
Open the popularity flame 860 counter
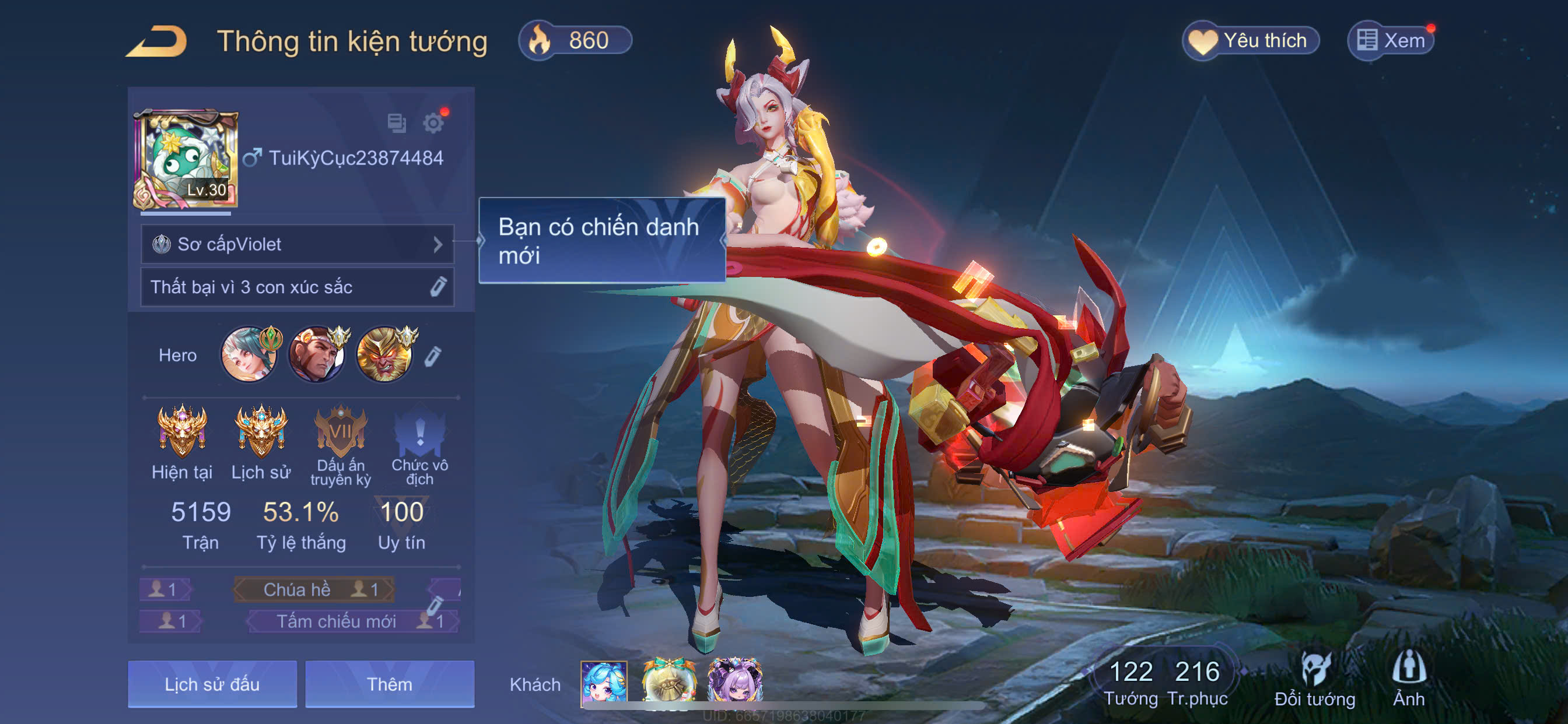point(575,41)
